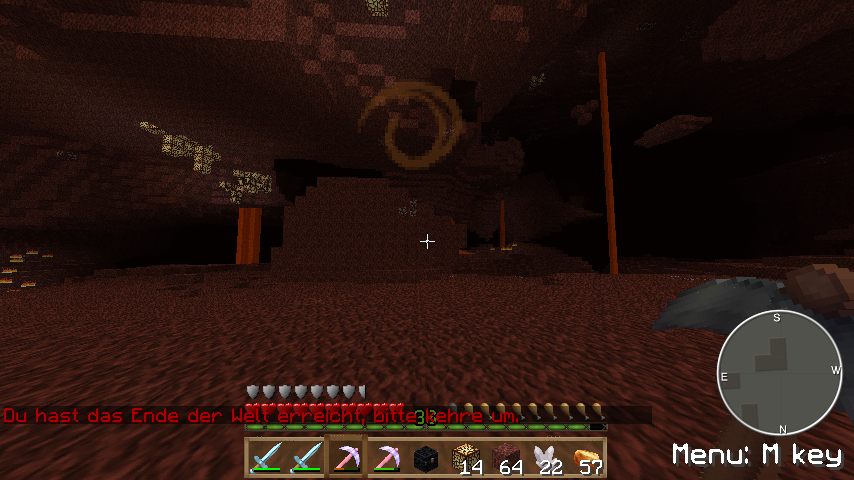Pick the nether quartz stack of 22
Viewport: 854px width, 480px height.
[x=545, y=458]
